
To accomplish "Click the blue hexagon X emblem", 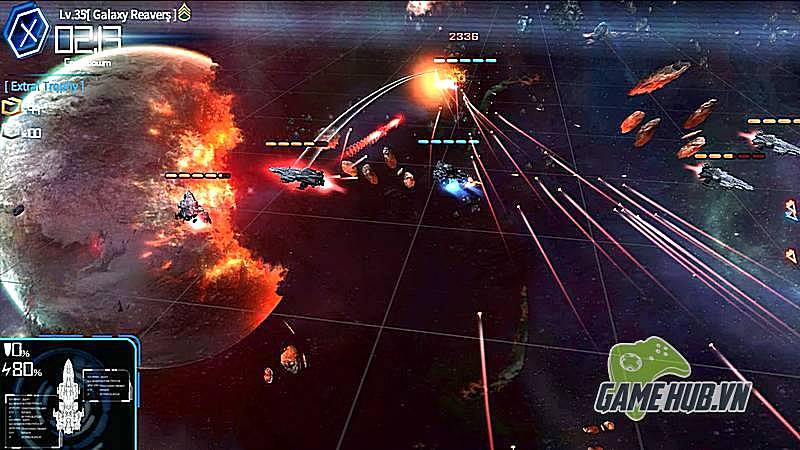I will (x=27, y=31).
